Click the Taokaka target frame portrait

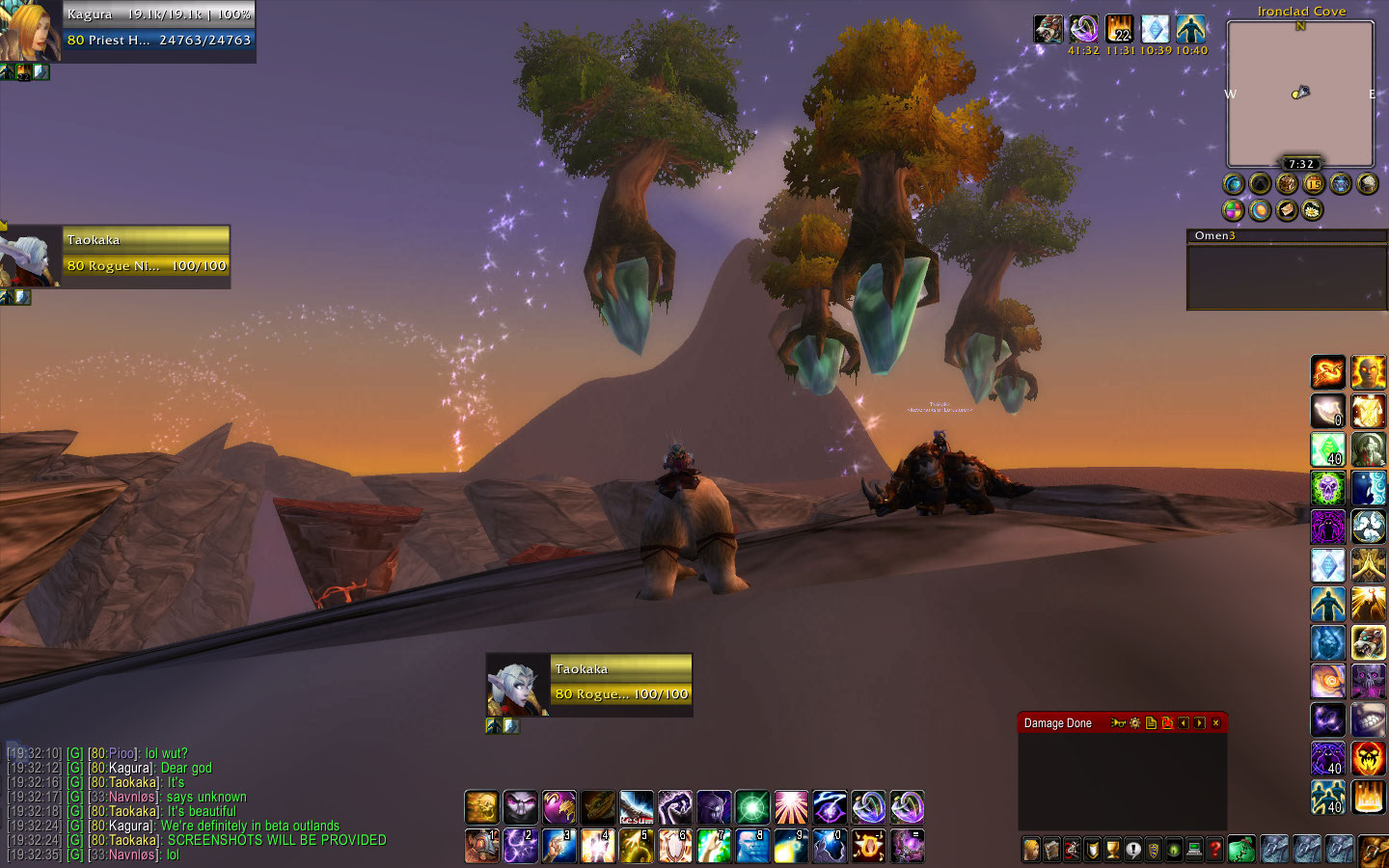[x=518, y=685]
